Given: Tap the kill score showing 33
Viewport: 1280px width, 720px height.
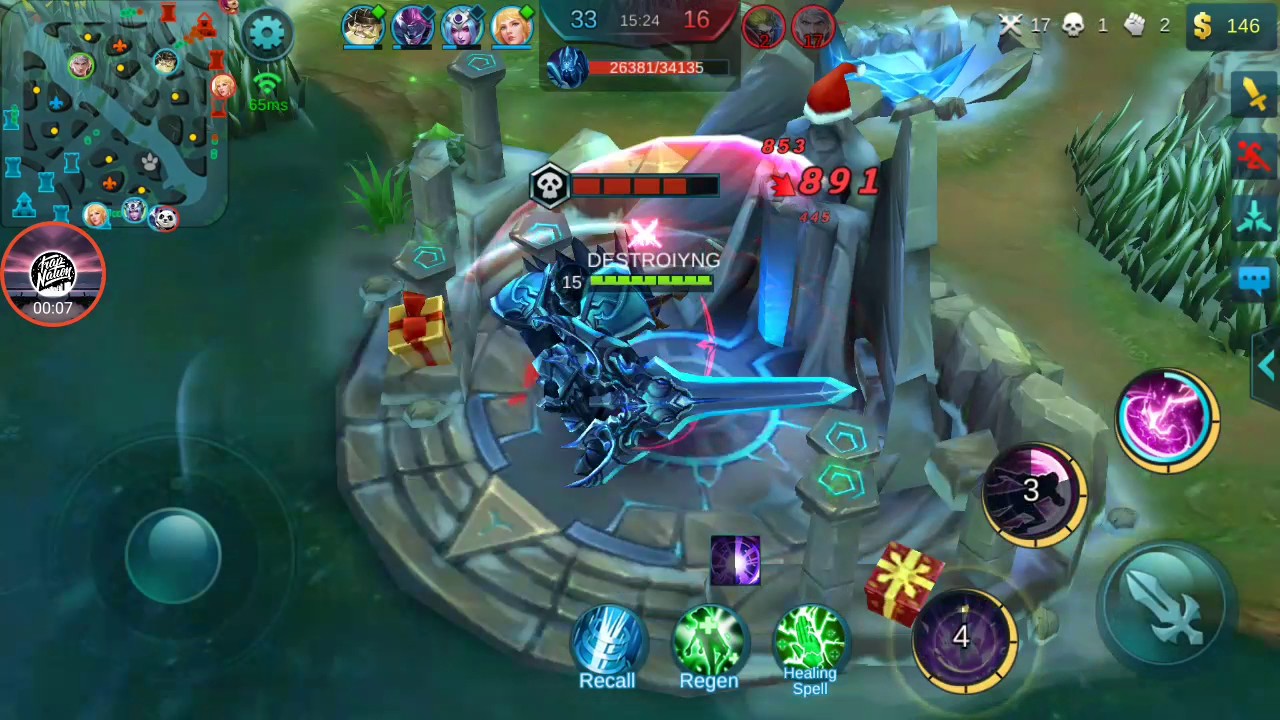Looking at the screenshot, I should point(583,19).
